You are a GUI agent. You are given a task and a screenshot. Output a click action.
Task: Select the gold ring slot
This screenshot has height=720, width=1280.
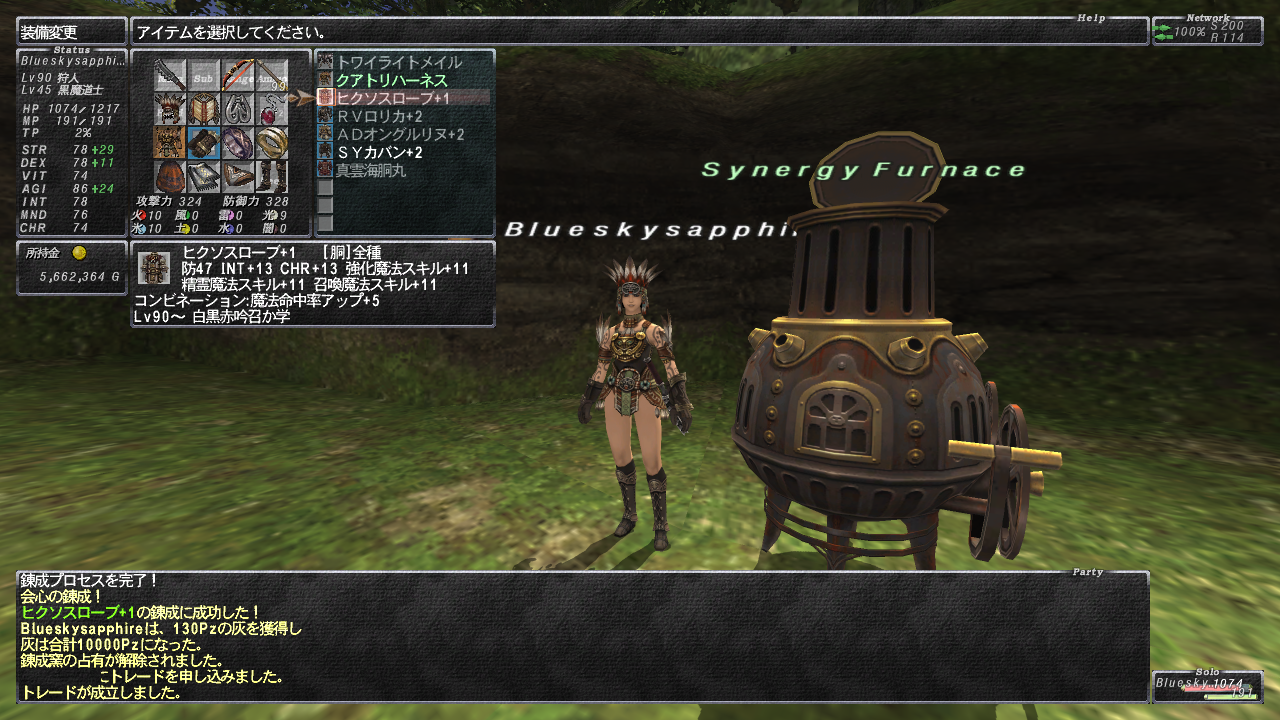click(x=271, y=142)
